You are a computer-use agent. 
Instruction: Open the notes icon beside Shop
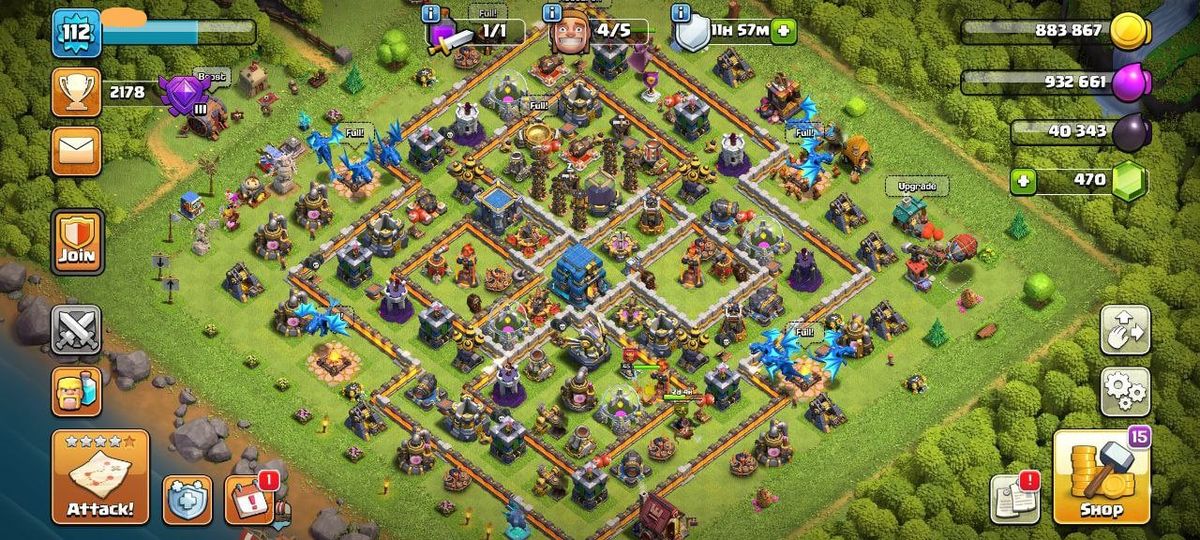pos(1013,499)
